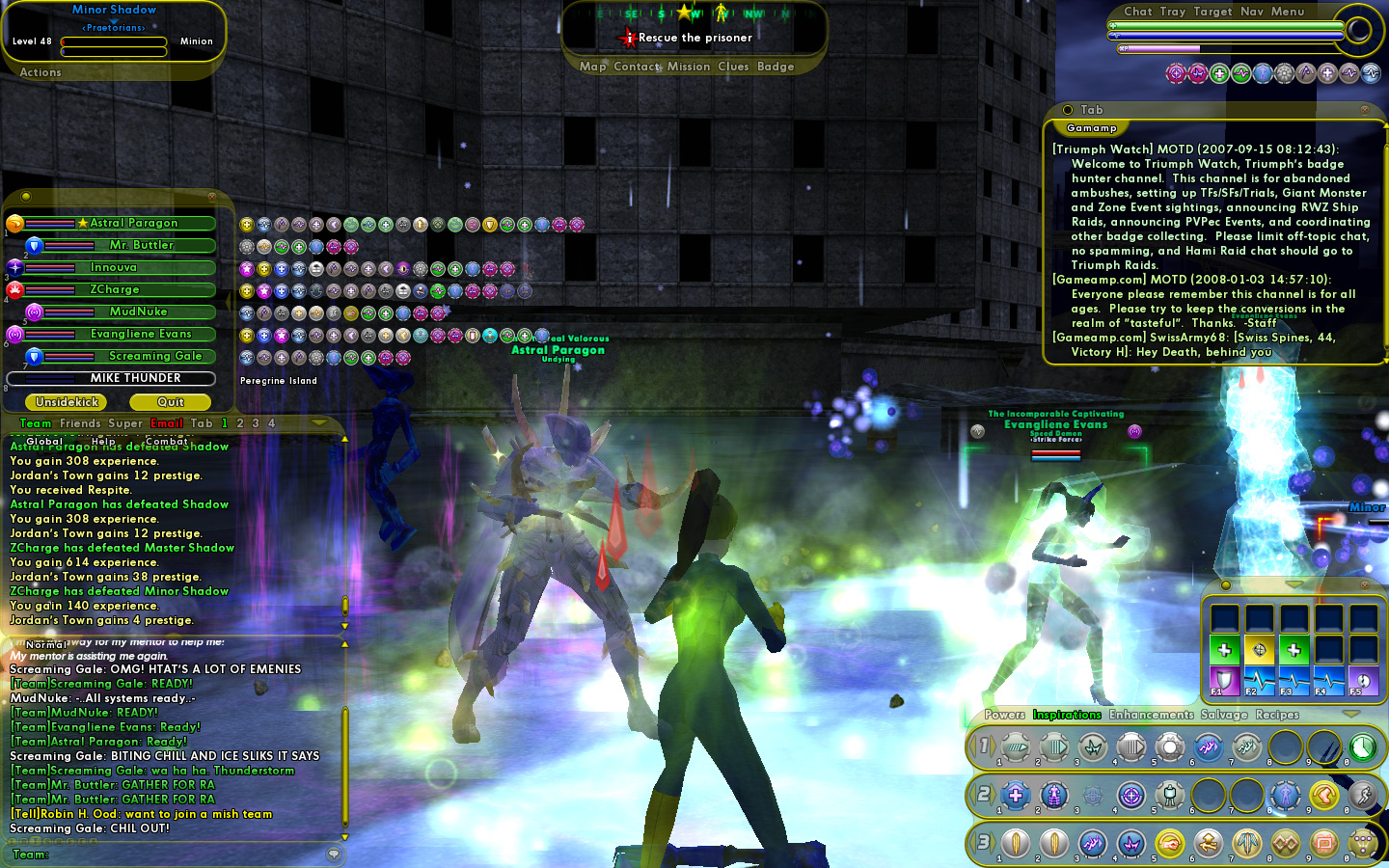The height and width of the screenshot is (868, 1389).
Task: Quit the team
Action: click(x=171, y=402)
